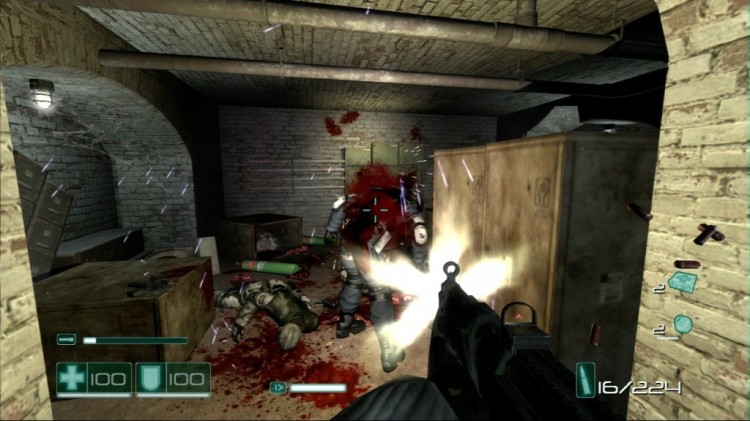Activate the slow-motion reflex icon
750x421 pixels.
(277, 387)
